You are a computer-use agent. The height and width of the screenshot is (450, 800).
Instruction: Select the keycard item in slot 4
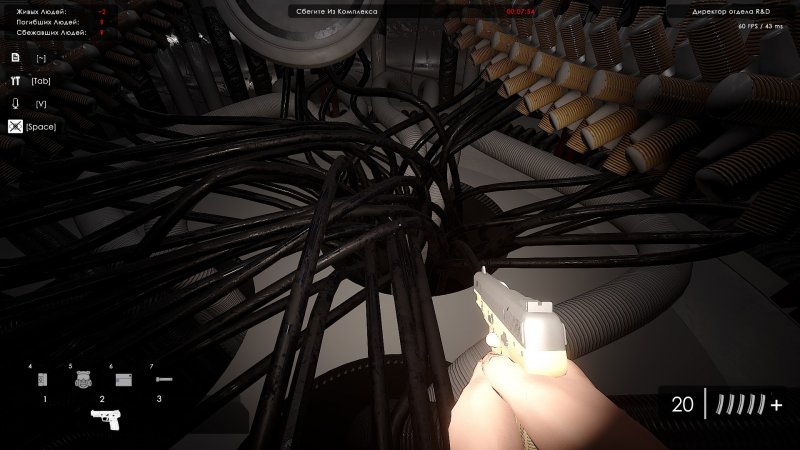coord(42,380)
